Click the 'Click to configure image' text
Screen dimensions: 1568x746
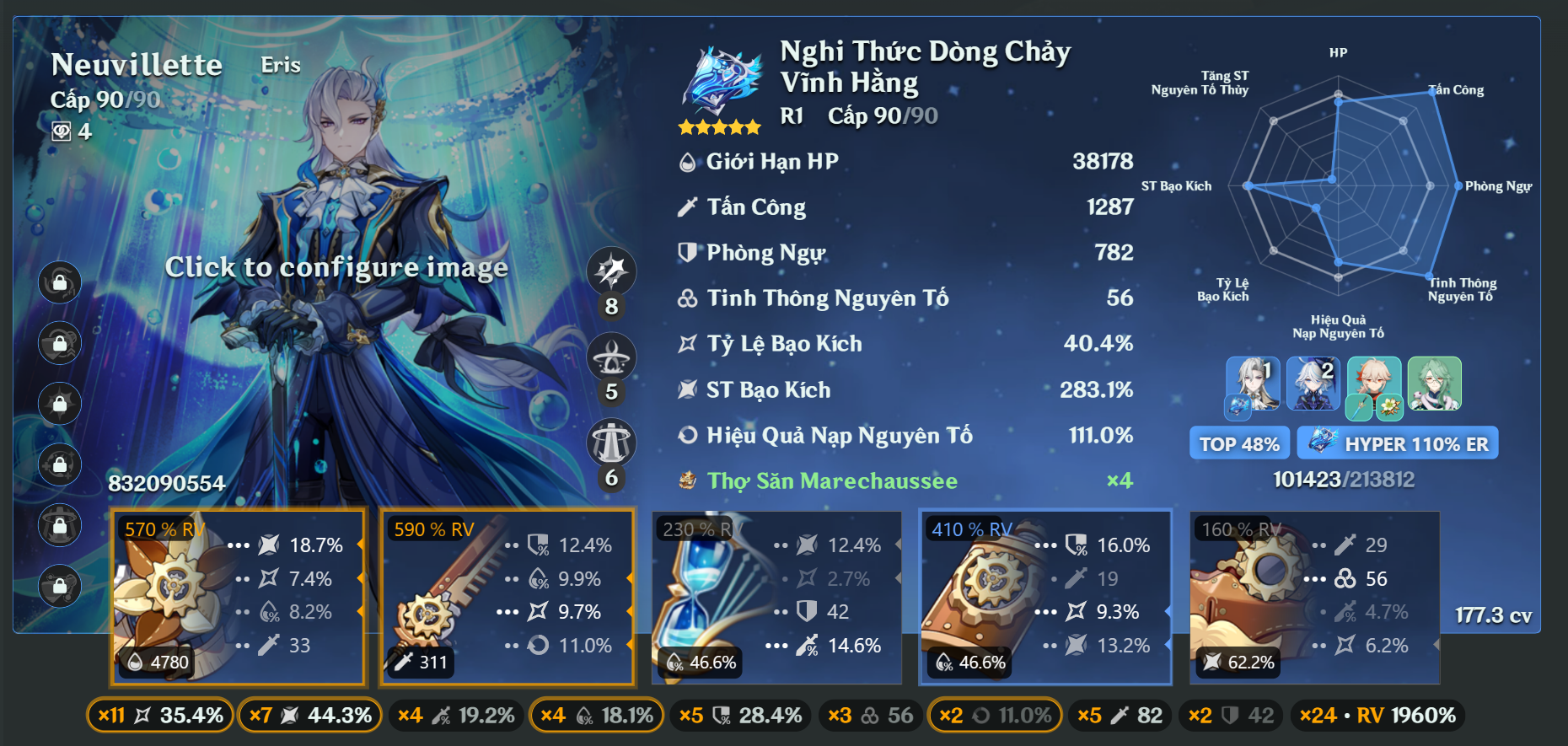(x=338, y=267)
